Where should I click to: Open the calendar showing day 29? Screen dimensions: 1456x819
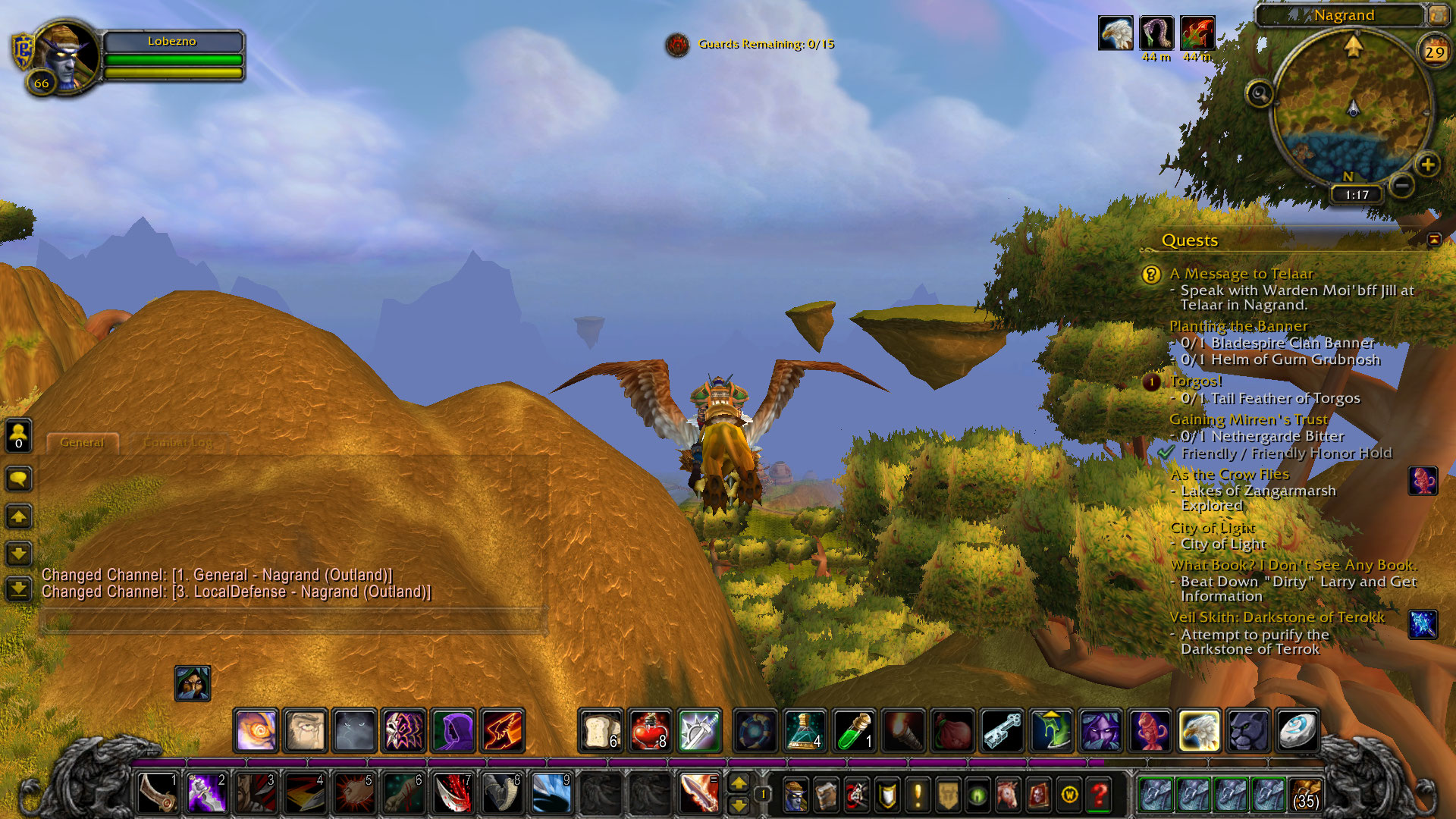coord(1434,52)
